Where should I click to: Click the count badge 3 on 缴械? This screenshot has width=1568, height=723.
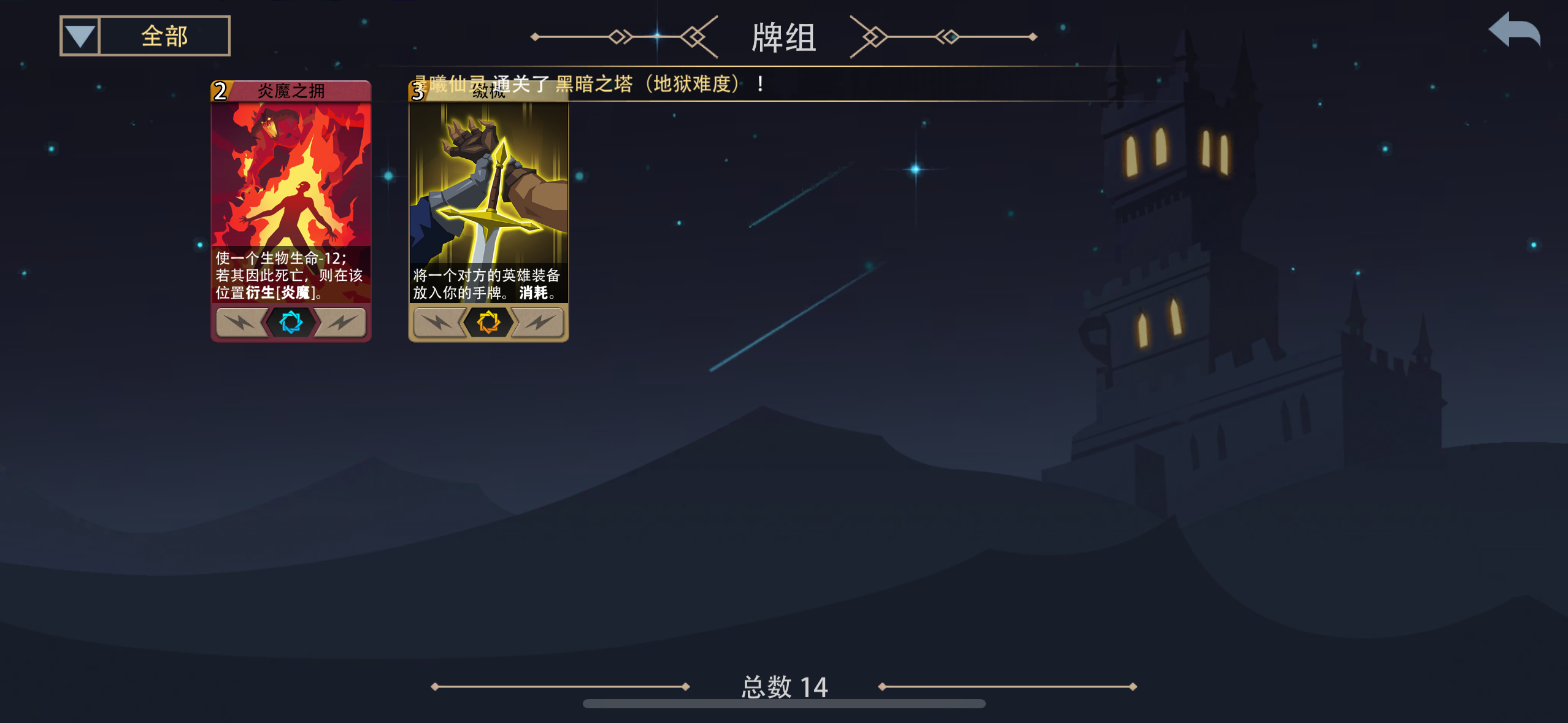coord(418,92)
